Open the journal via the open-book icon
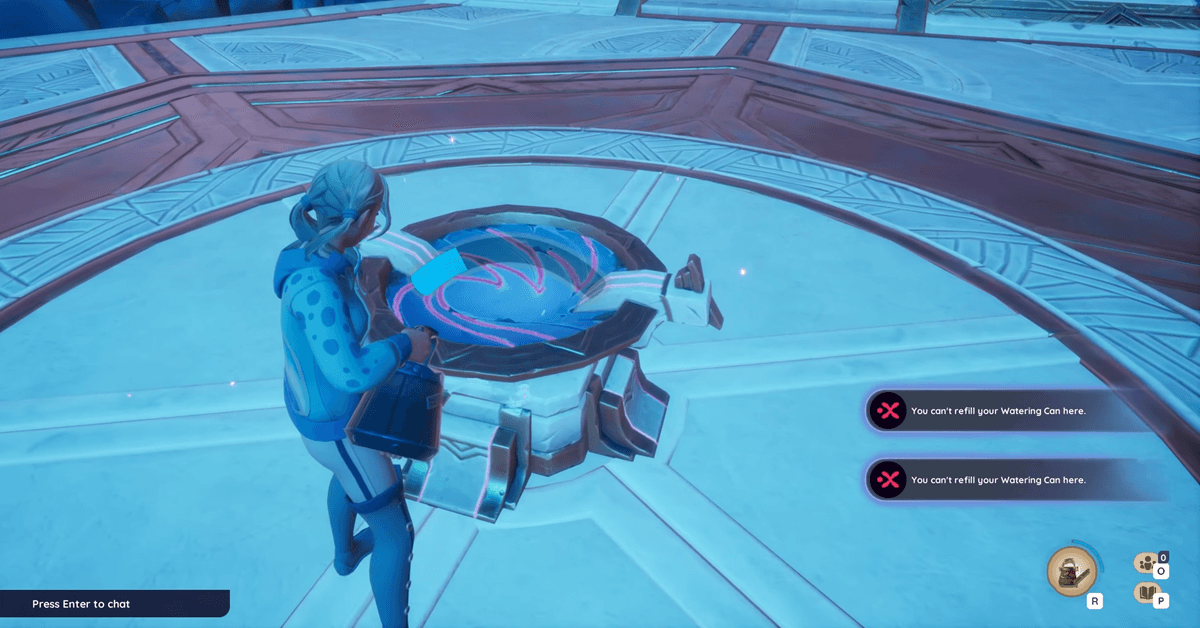Viewport: 1200px width, 628px height. [x=1145, y=593]
